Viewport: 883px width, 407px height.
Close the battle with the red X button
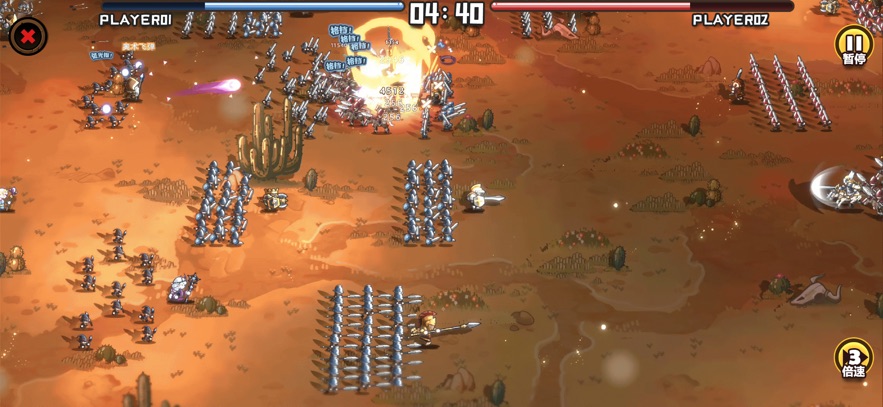coord(28,37)
